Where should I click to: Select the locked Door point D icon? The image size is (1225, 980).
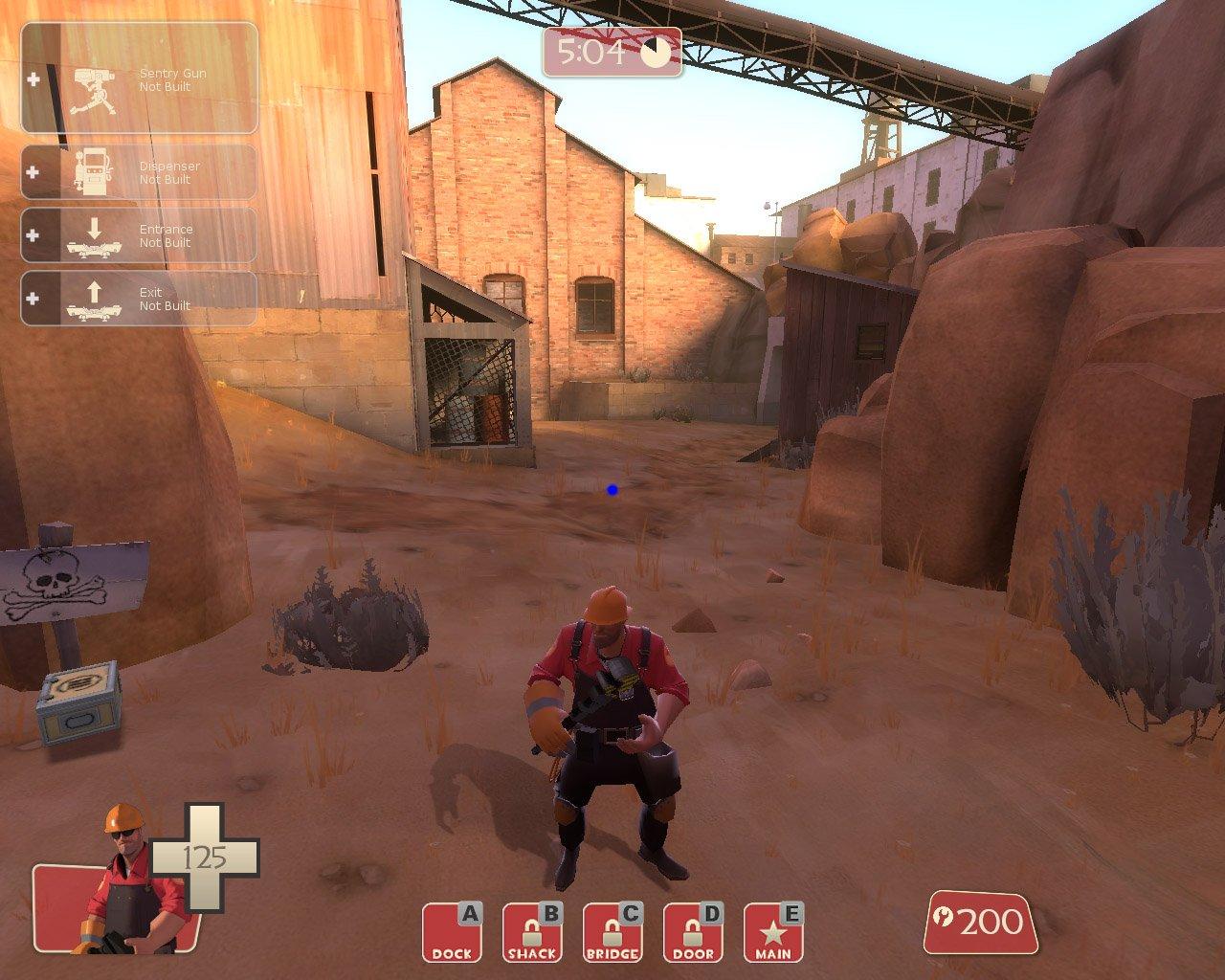(692, 933)
